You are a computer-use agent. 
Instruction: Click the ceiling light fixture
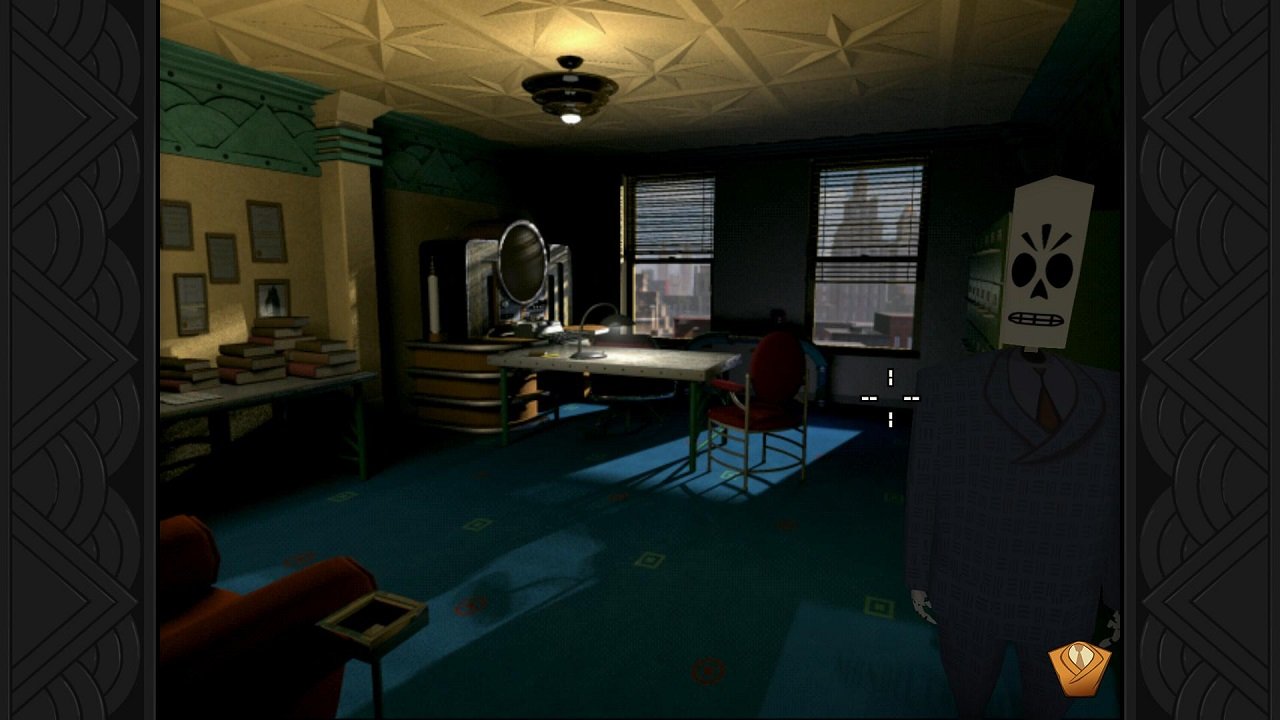(x=572, y=85)
